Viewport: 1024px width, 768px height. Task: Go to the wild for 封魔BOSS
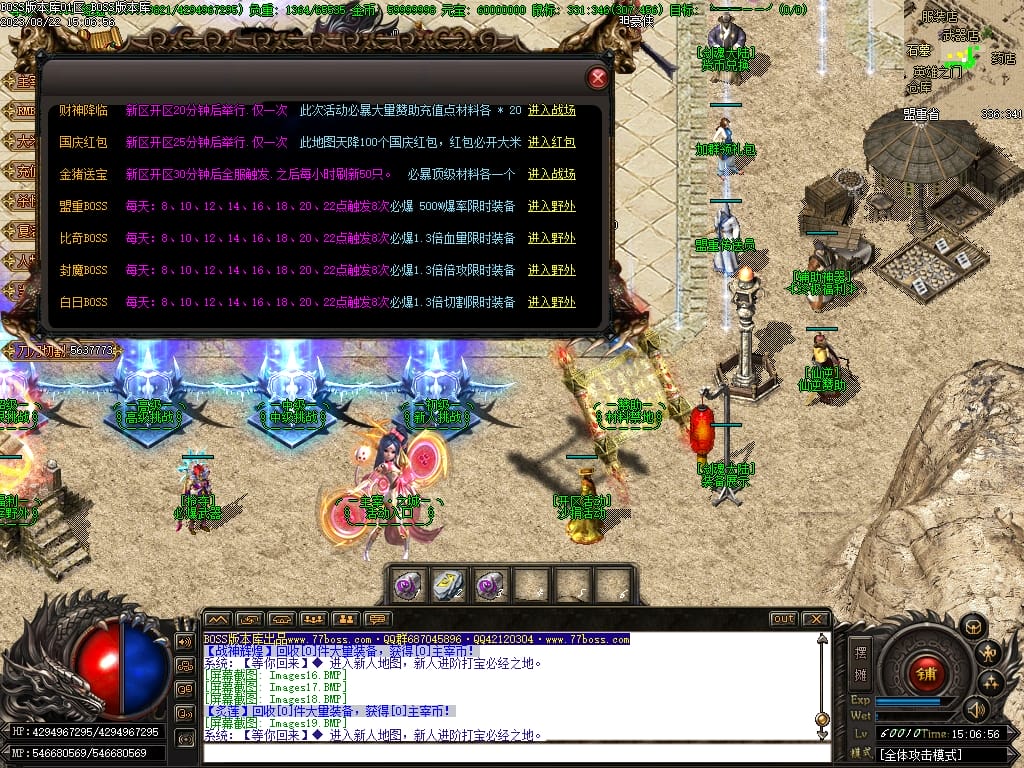[552, 270]
